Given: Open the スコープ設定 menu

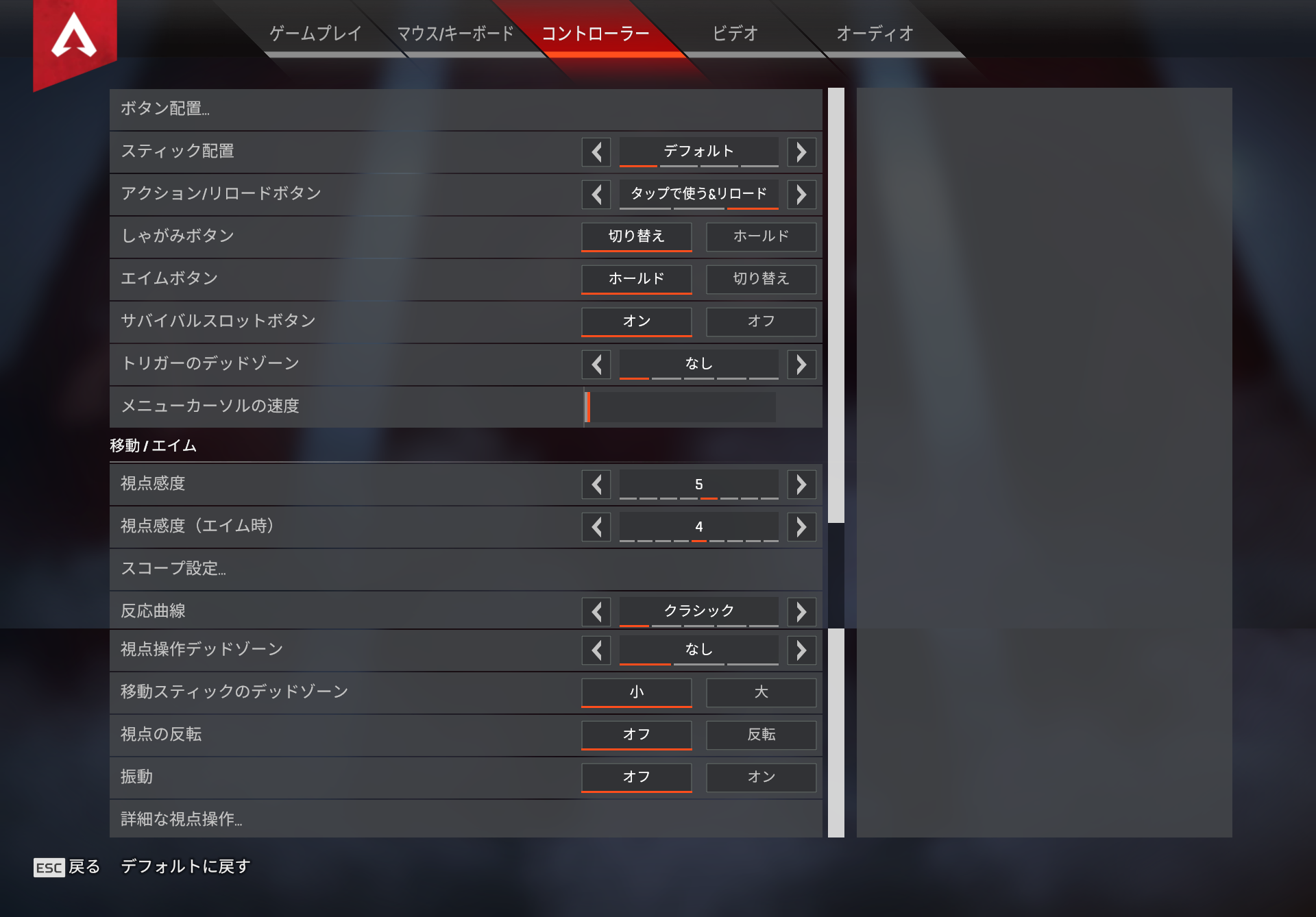Looking at the screenshot, I should point(274,569).
